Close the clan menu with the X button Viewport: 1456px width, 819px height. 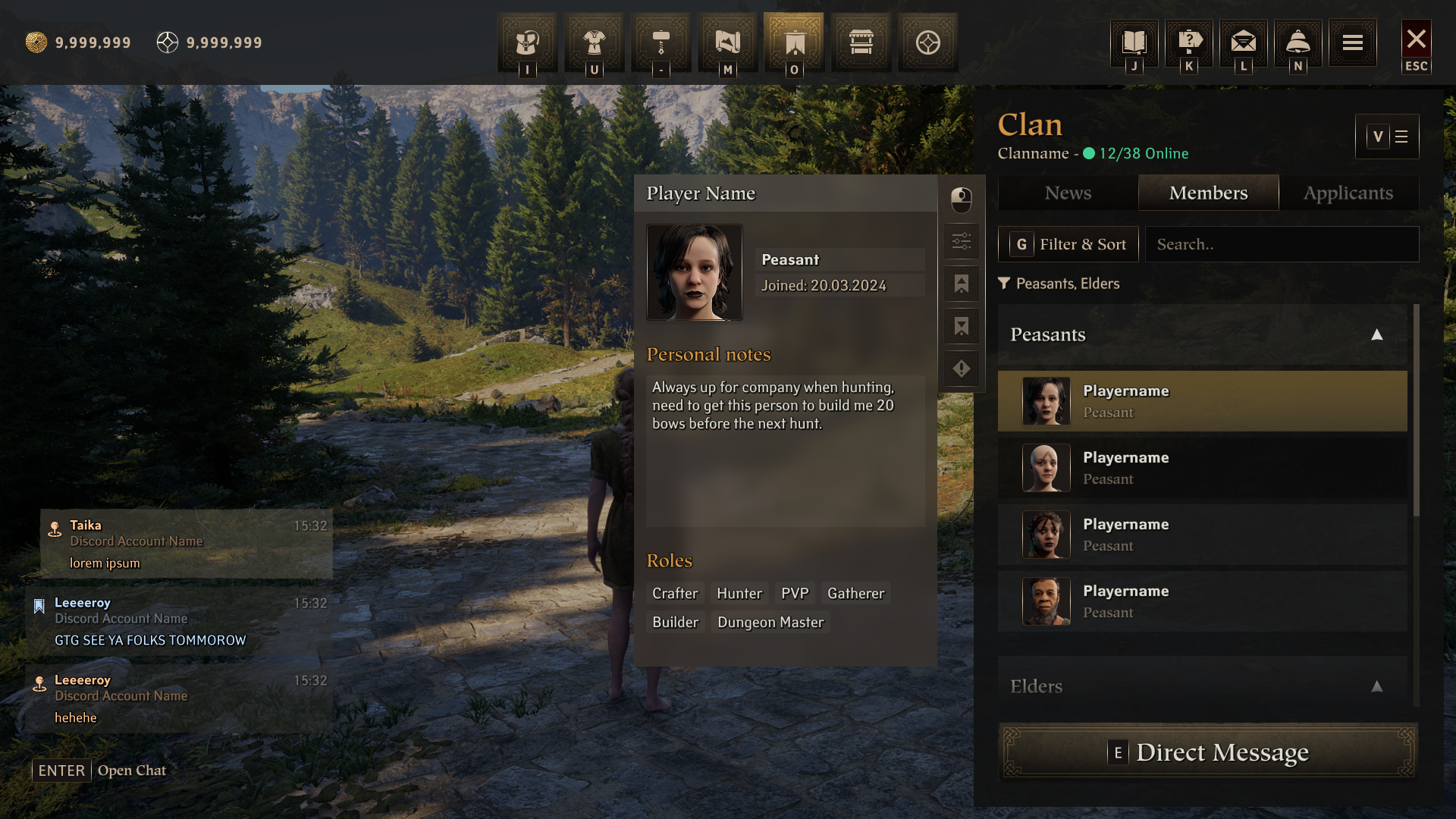click(1416, 40)
